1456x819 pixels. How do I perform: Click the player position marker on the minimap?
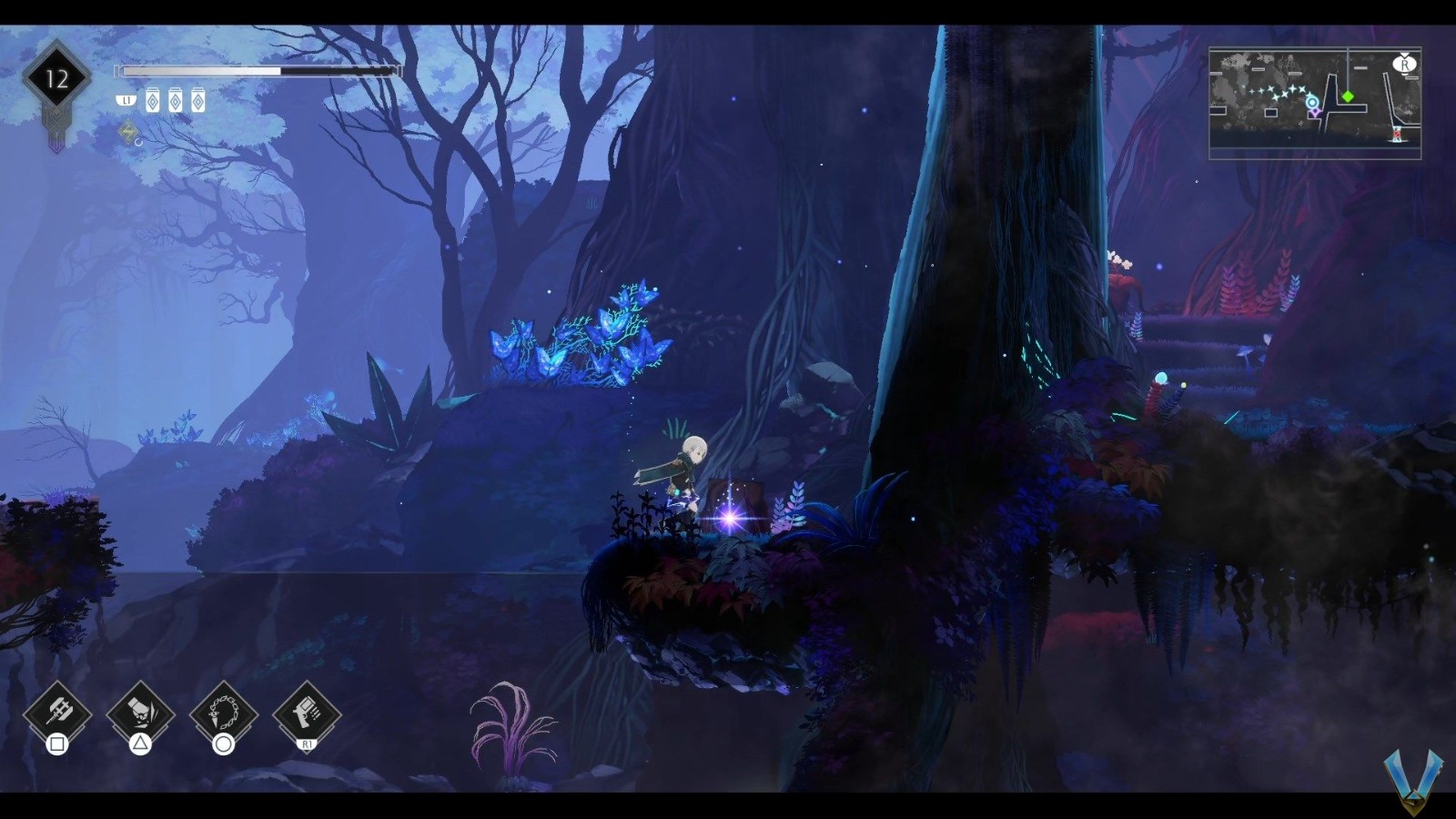(x=1313, y=103)
